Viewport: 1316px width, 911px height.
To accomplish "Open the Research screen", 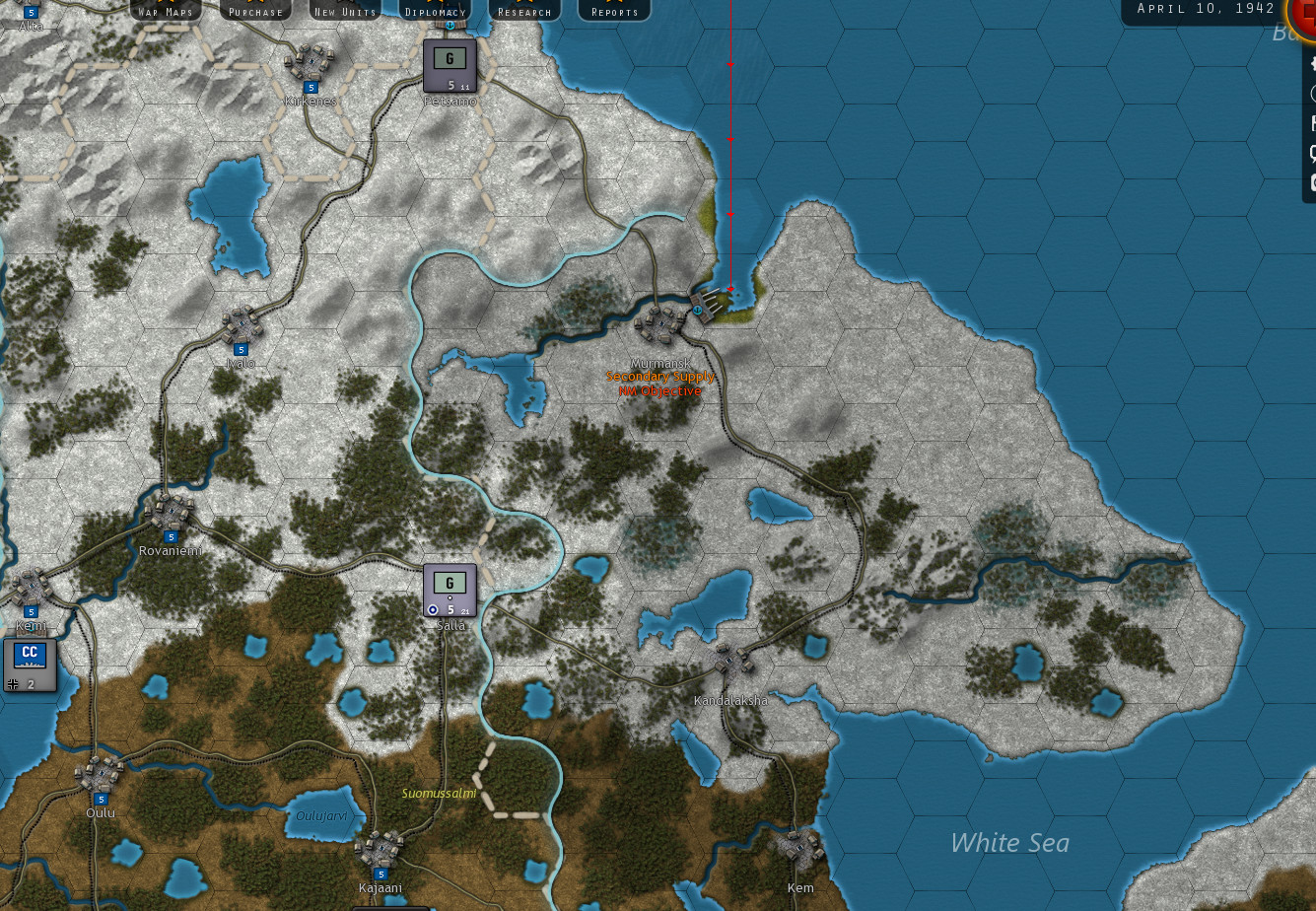I will pyautogui.click(x=524, y=10).
